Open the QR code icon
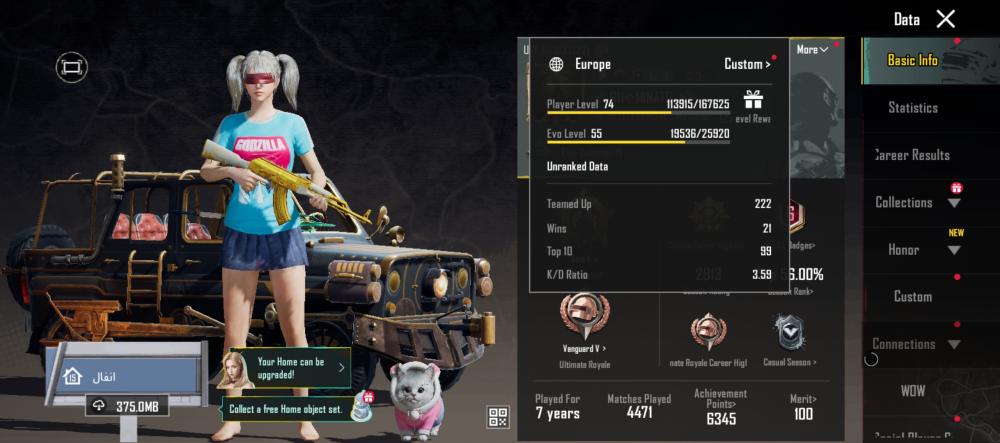The image size is (1000, 443). click(x=498, y=417)
